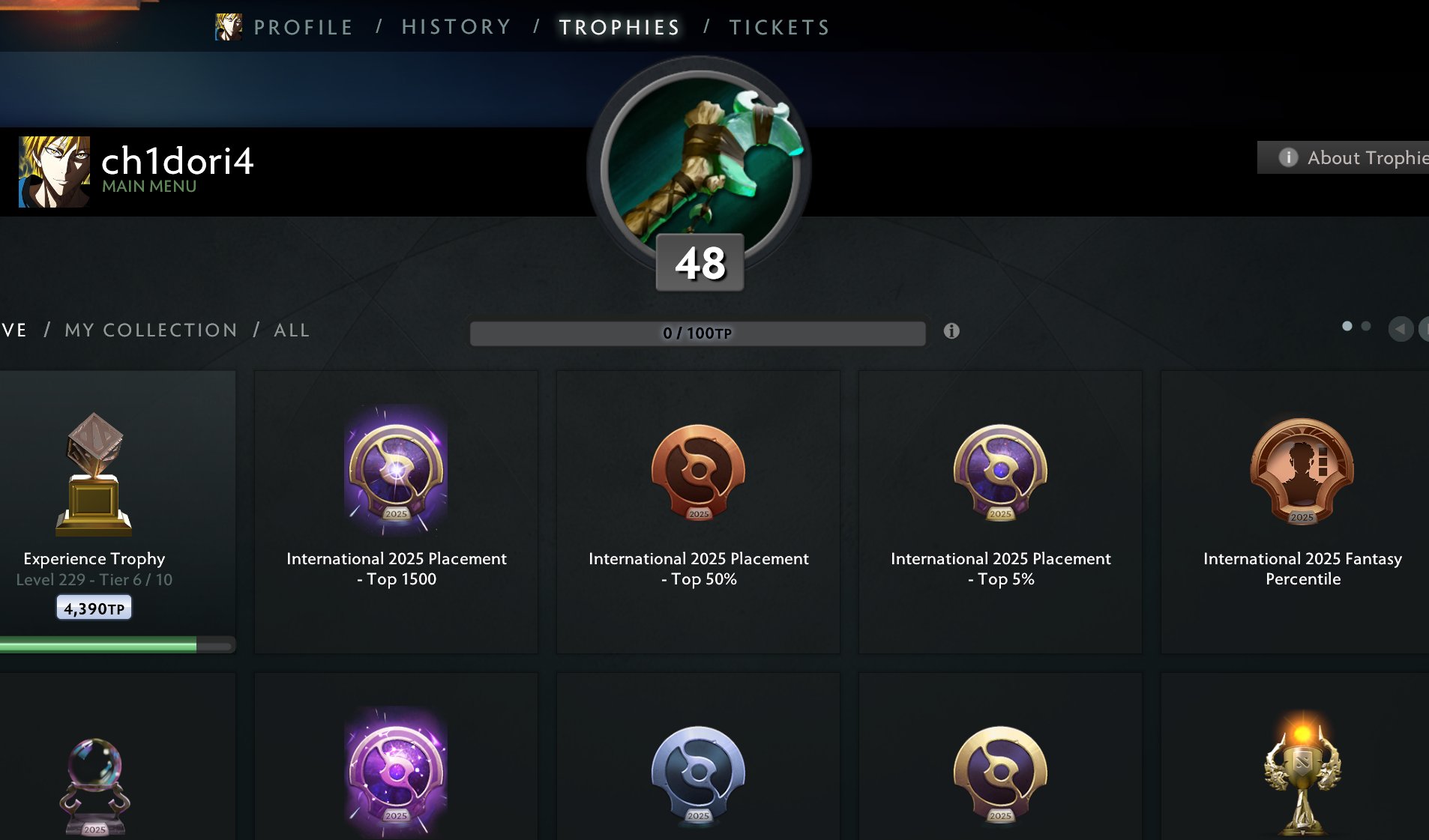The width and height of the screenshot is (1429, 840).
Task: Go to the previous trophy page arrow
Action: pyautogui.click(x=1400, y=329)
